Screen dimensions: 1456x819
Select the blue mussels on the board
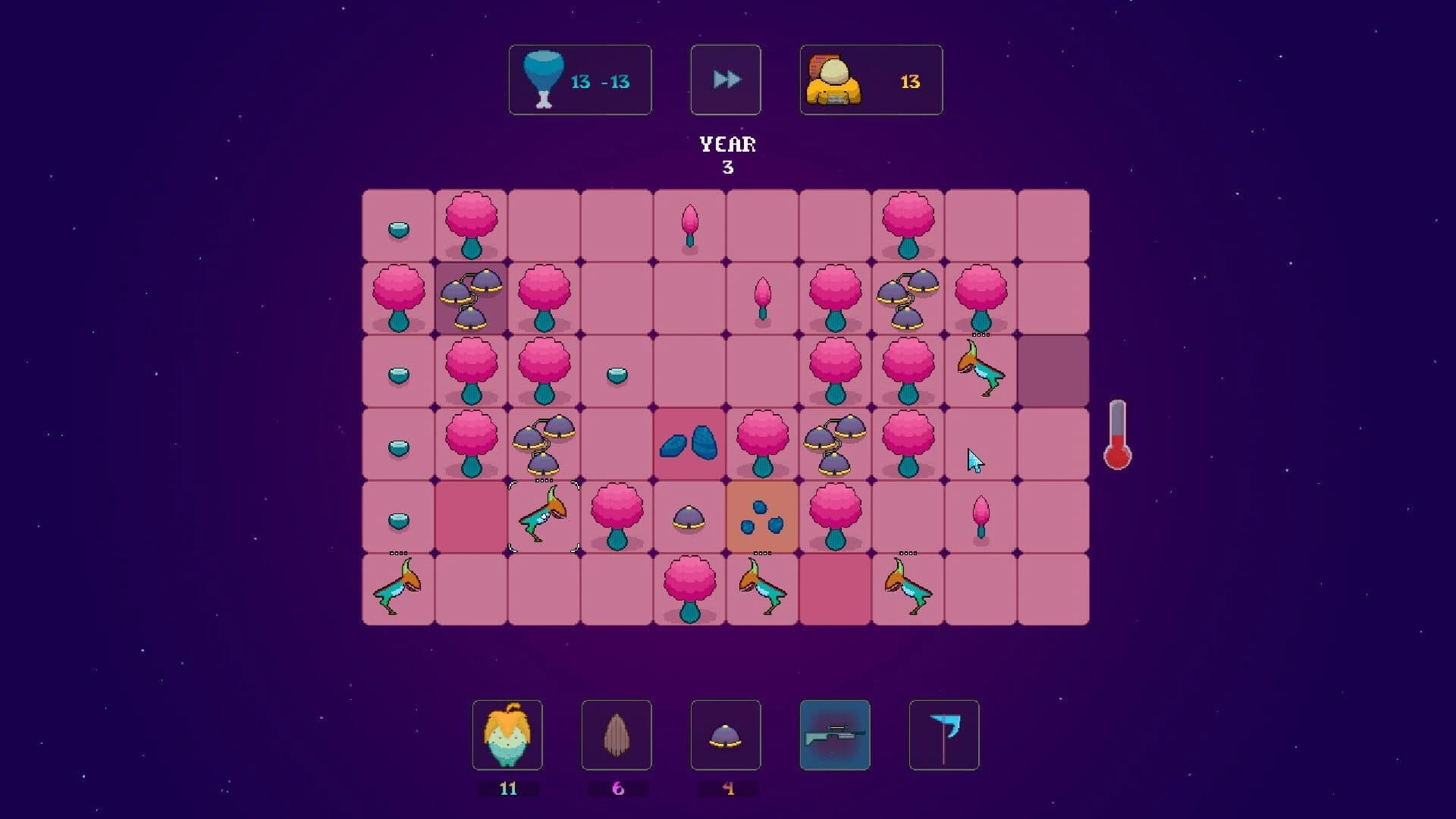tap(689, 445)
